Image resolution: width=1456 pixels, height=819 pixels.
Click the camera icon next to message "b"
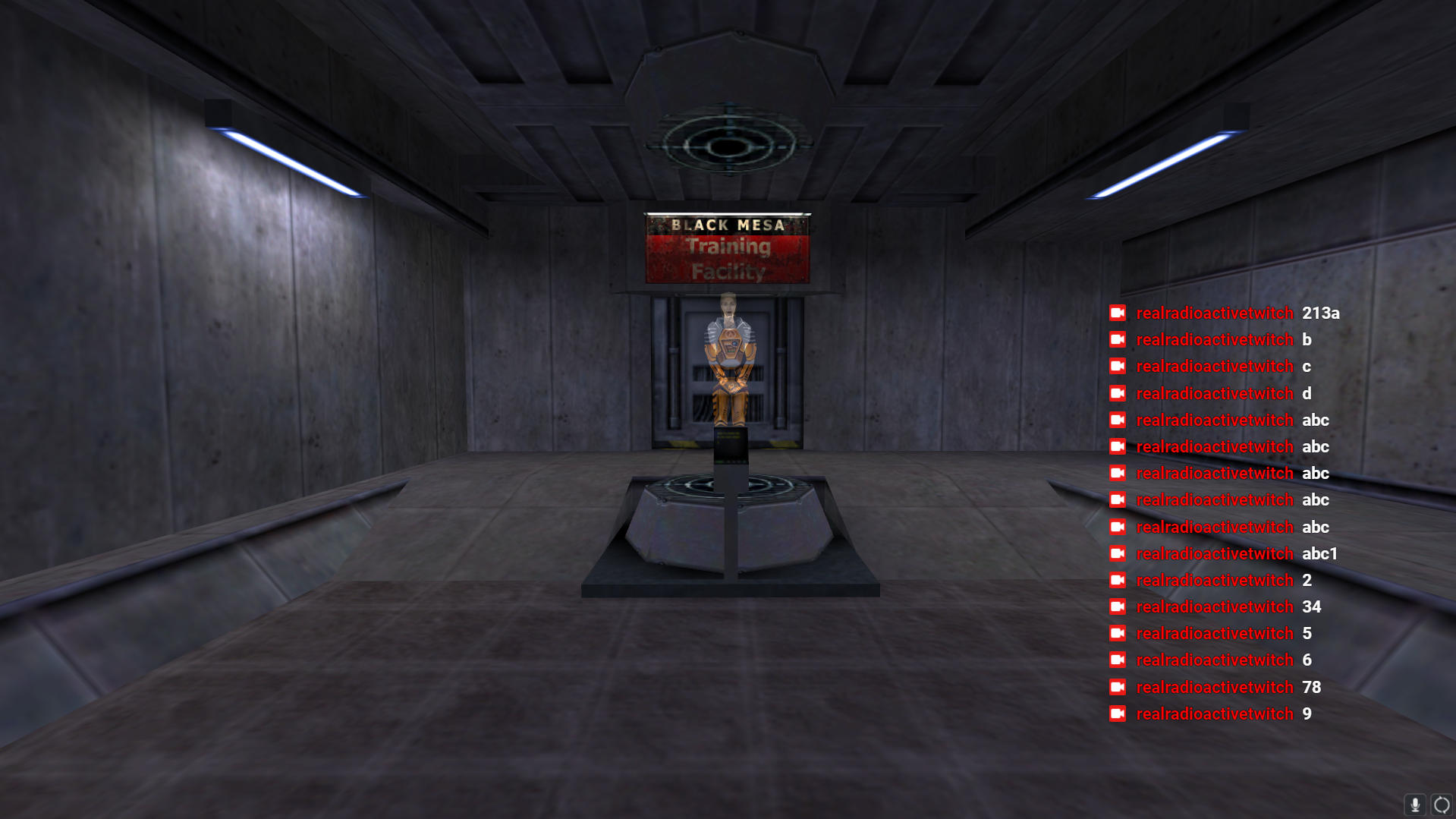click(1118, 339)
